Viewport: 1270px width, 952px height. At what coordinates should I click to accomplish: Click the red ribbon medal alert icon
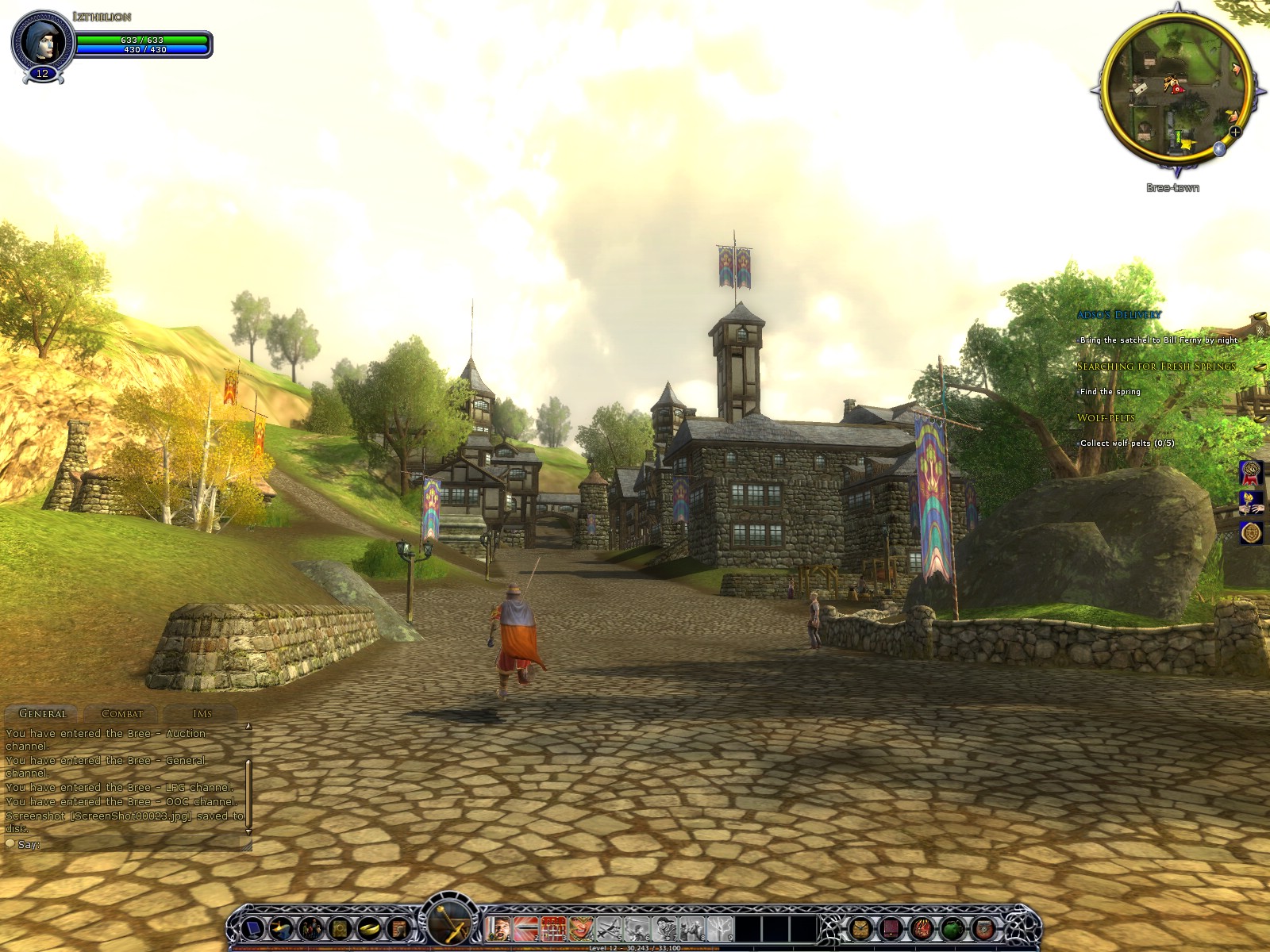(x=1251, y=473)
